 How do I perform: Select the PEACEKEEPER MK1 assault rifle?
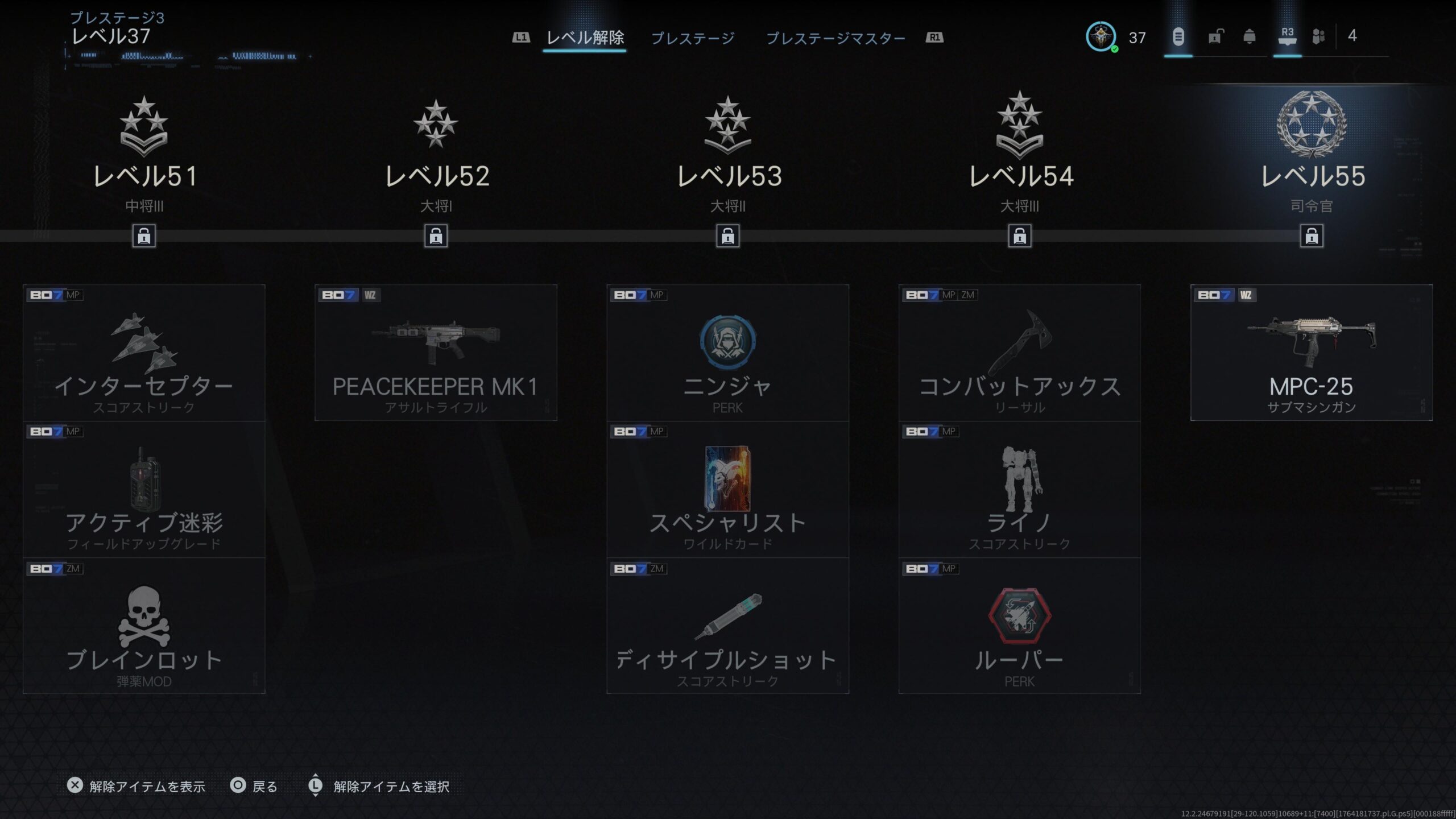(x=436, y=353)
